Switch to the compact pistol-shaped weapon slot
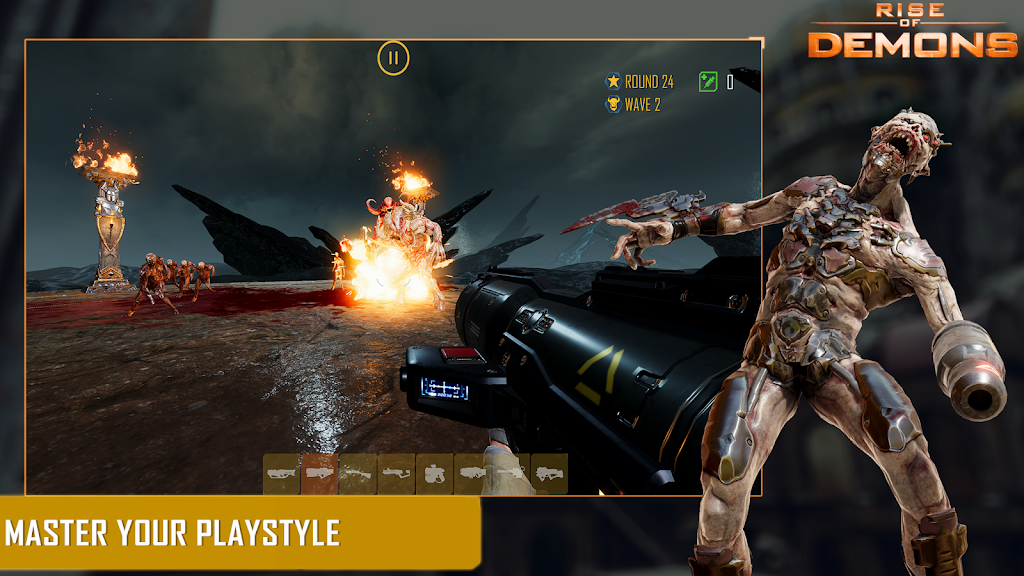Screen dimensions: 1024x576 [435, 473]
